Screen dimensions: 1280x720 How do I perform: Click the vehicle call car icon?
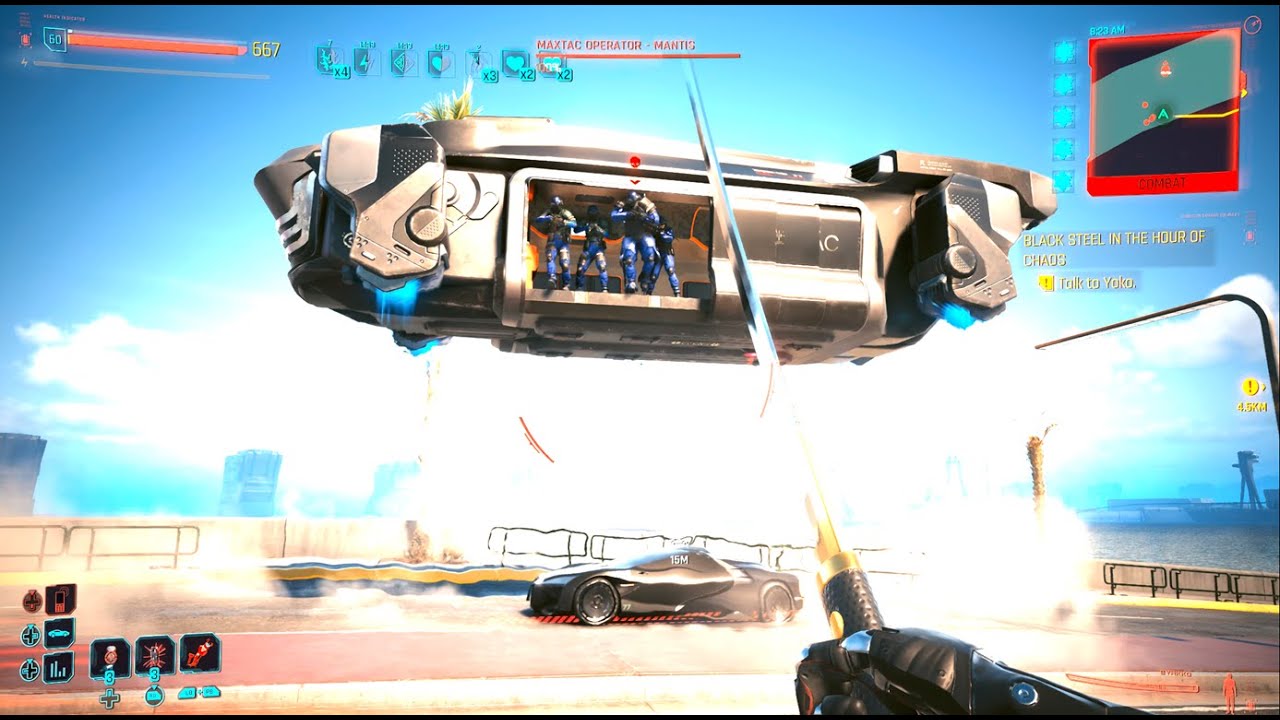tap(58, 632)
